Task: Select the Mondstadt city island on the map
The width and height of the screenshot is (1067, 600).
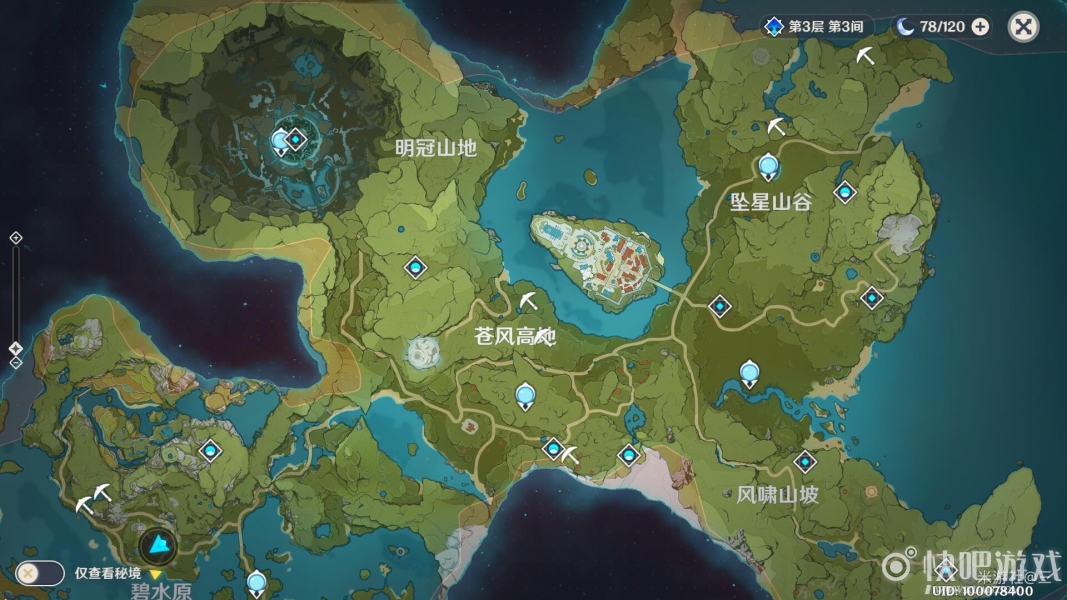Action: 594,257
